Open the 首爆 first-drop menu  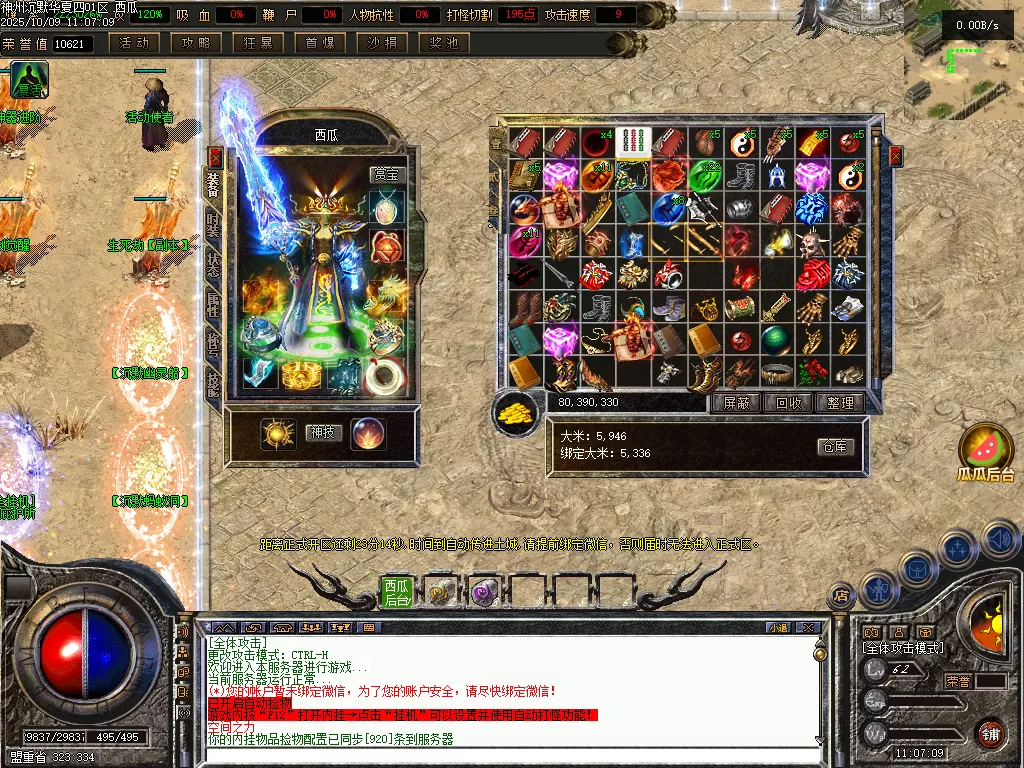point(320,43)
